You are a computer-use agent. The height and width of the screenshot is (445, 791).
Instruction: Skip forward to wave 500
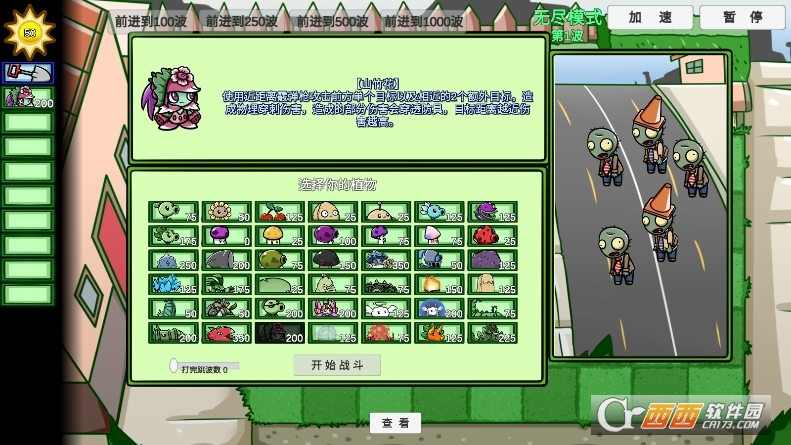tap(332, 21)
